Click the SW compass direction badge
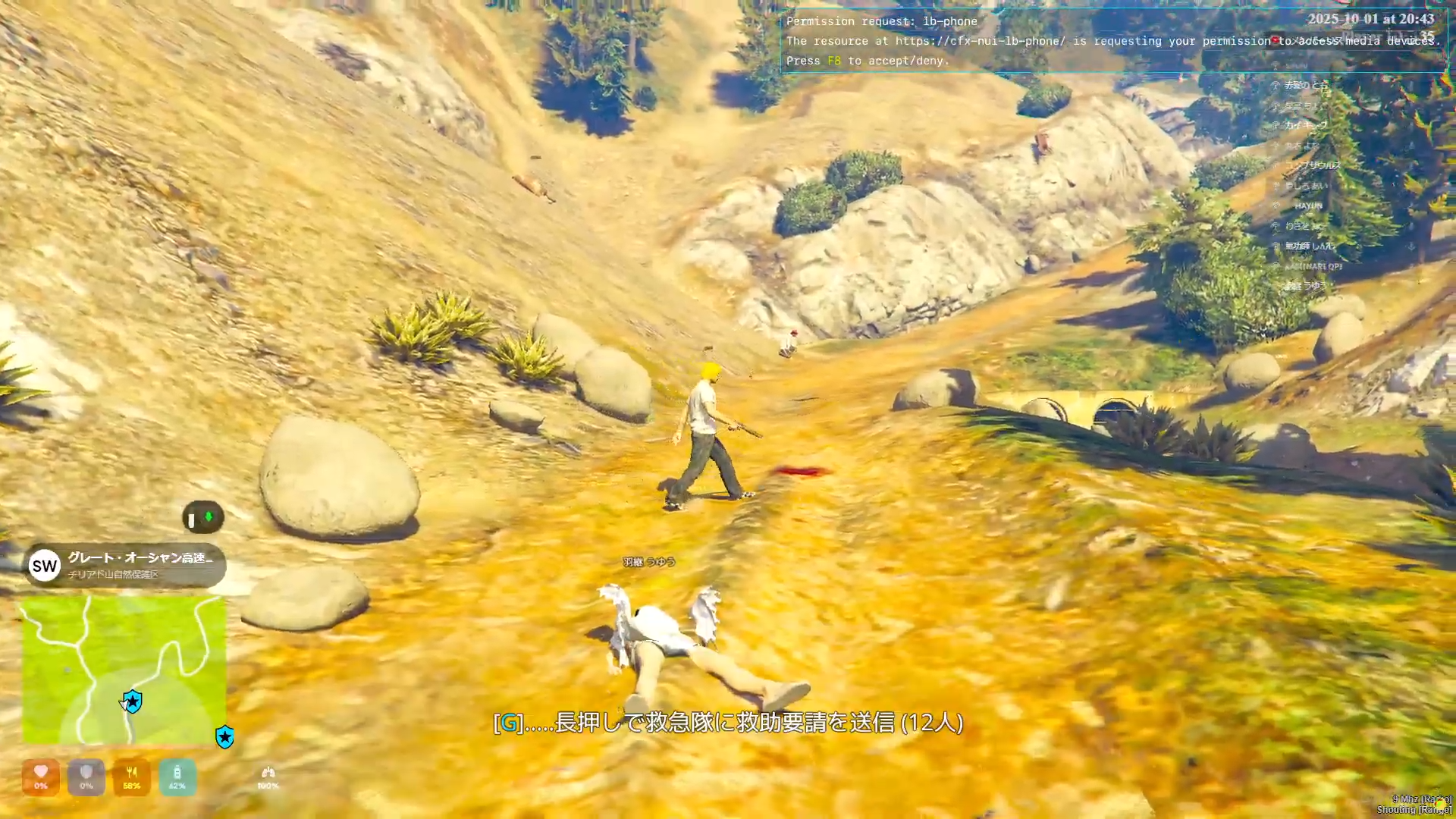 pos(45,566)
